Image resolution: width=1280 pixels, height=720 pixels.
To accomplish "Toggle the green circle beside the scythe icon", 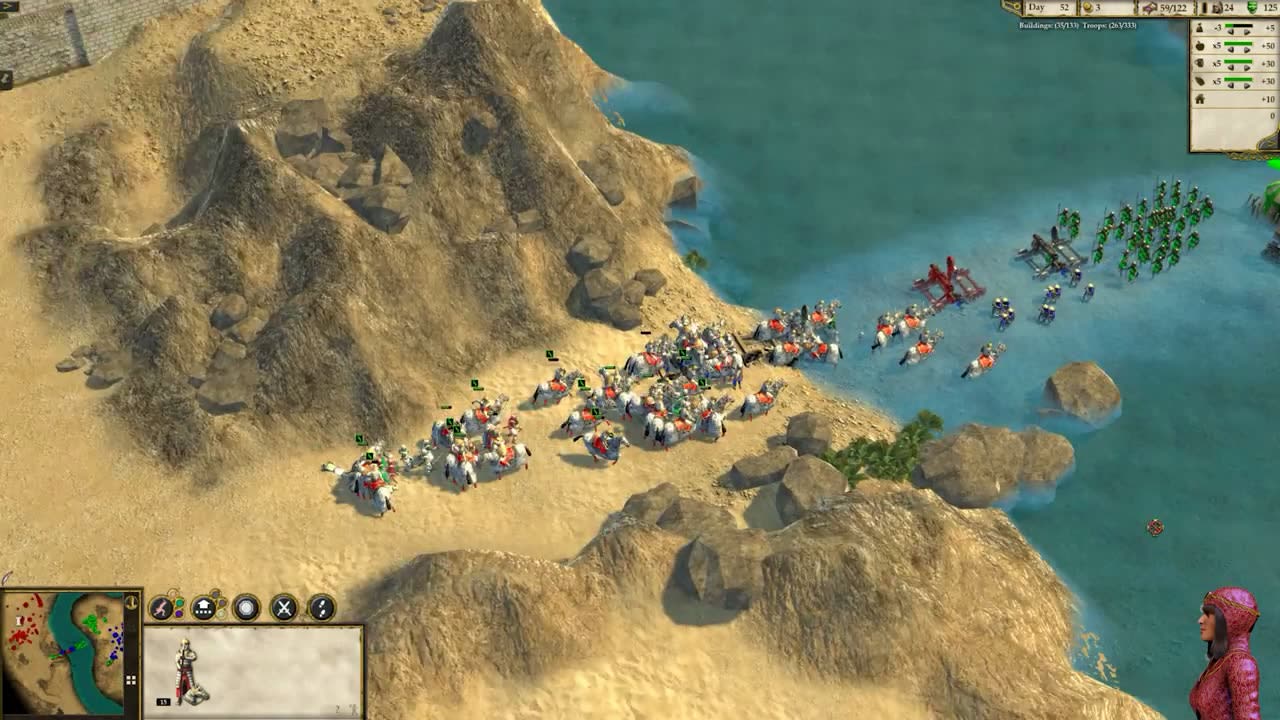I will point(180,603).
